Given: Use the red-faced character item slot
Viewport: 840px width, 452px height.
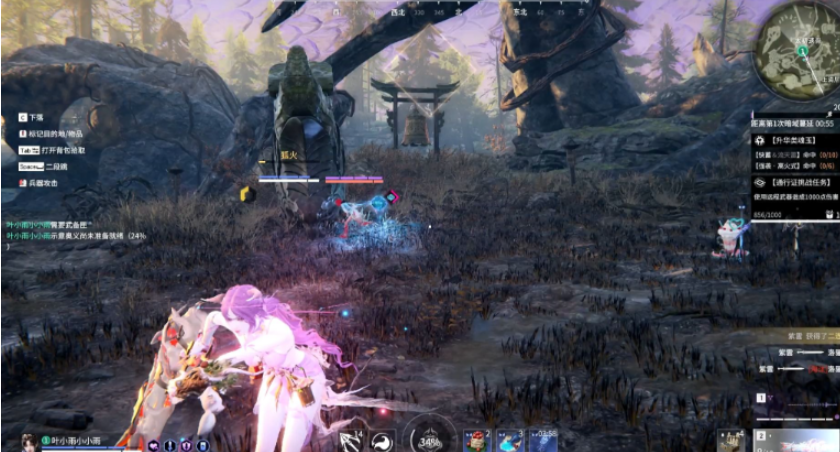Looking at the screenshot, I should tap(477, 441).
